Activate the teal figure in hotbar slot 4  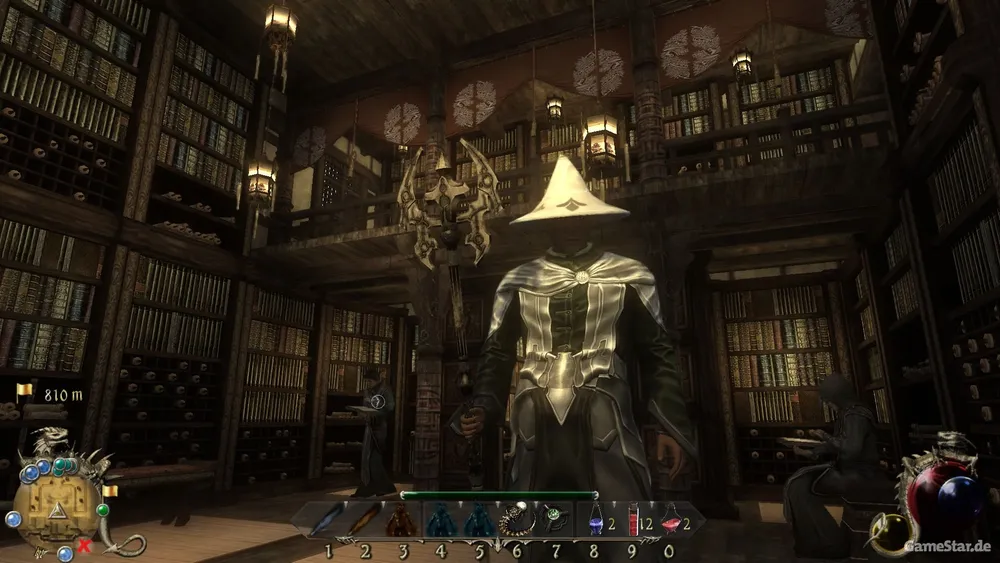click(440, 520)
